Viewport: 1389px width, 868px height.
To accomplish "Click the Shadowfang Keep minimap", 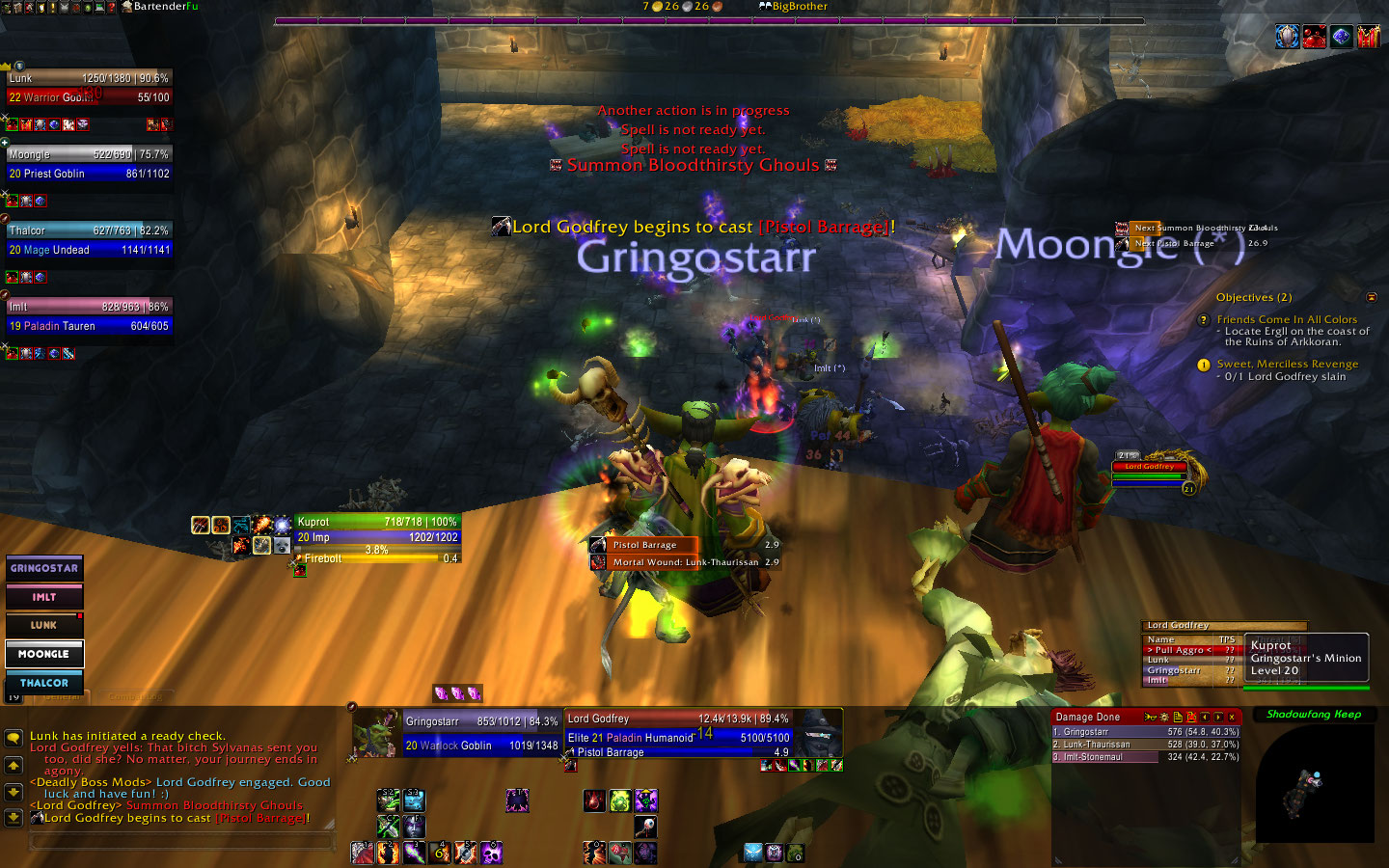I will coord(1314,783).
